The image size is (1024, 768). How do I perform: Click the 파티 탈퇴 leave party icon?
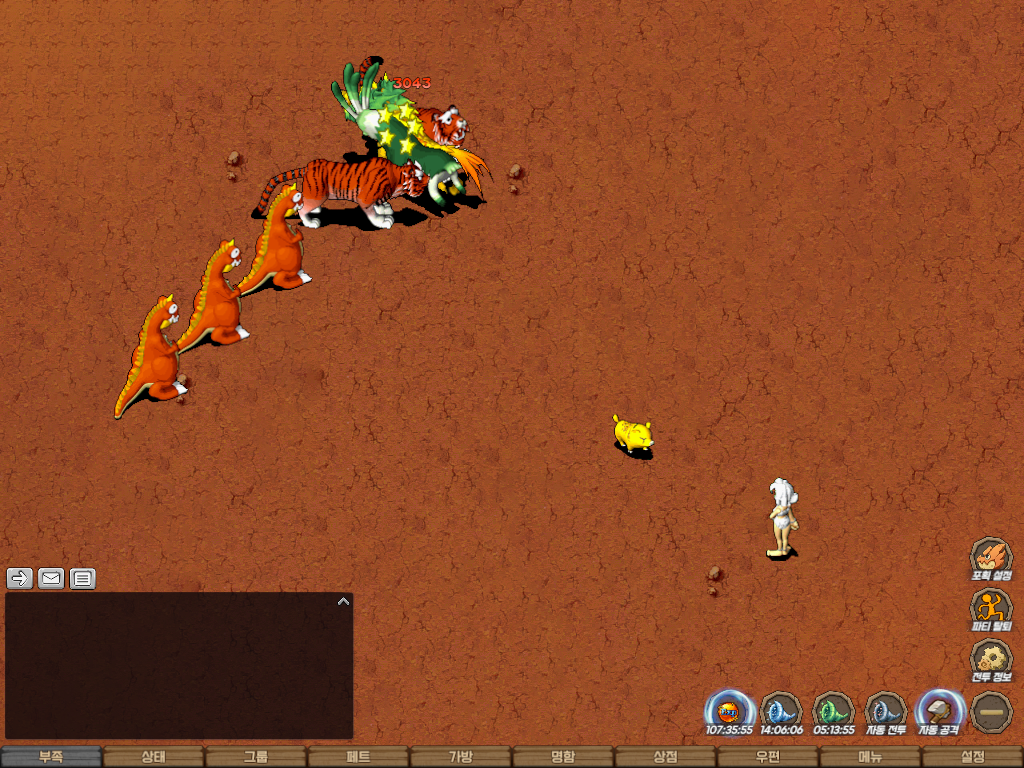tap(992, 609)
